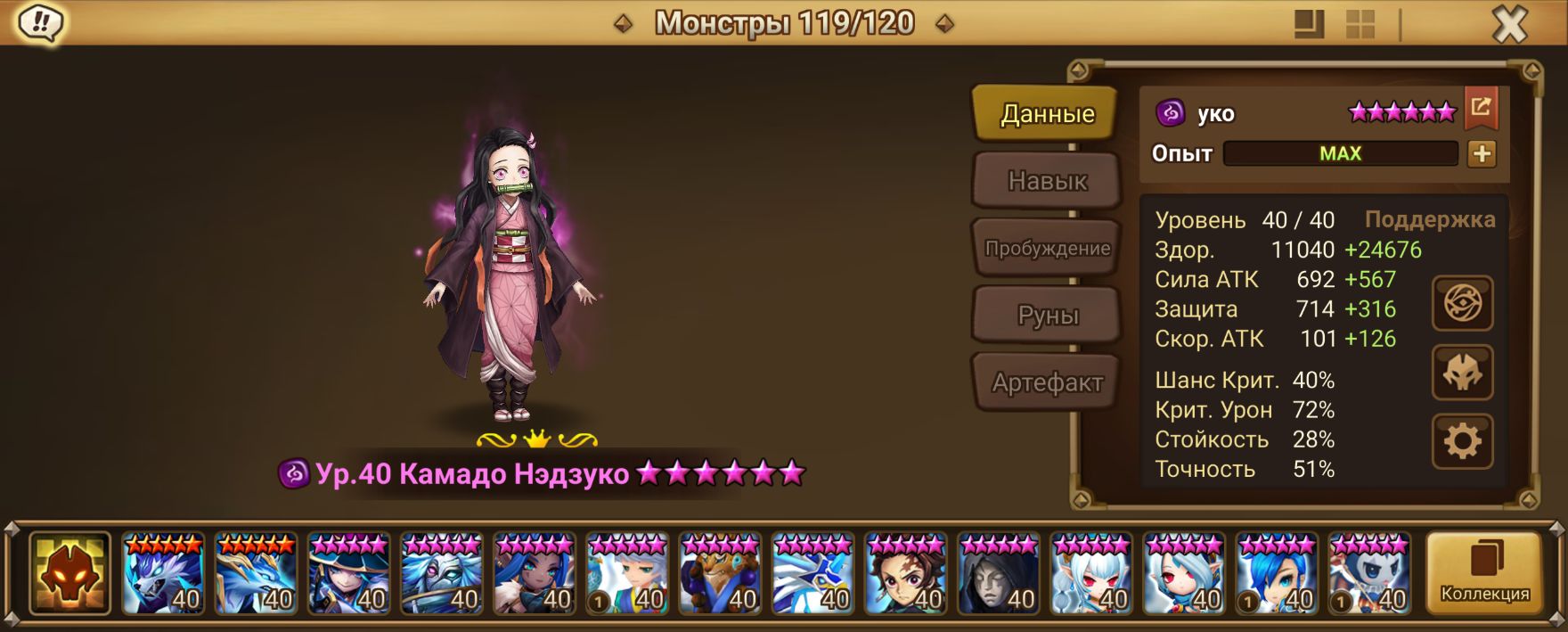The height and width of the screenshot is (632, 1568).
Task: Select the Артефакт tab
Action: click(1047, 382)
